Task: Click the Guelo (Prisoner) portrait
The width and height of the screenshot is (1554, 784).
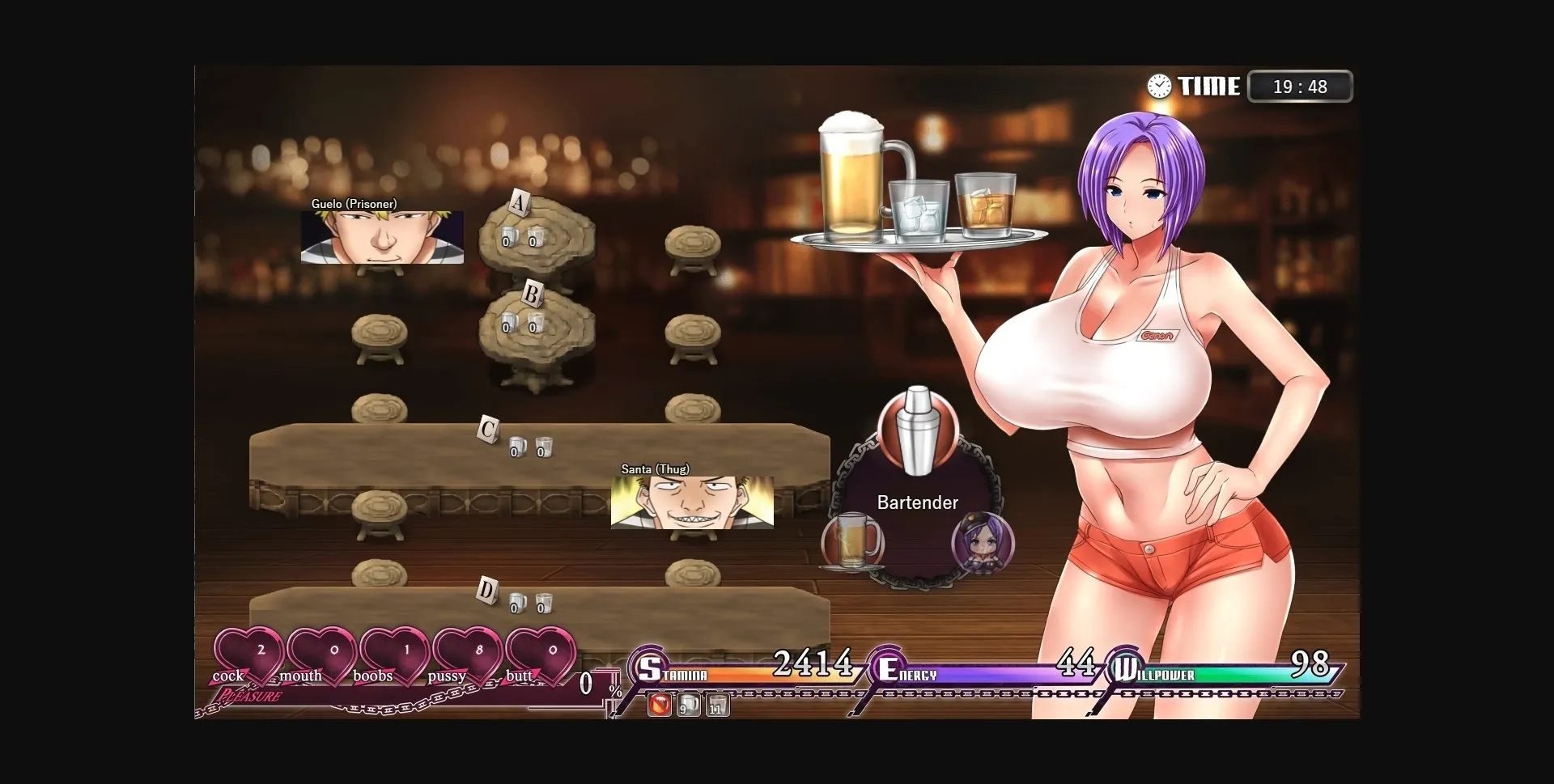Action: [x=382, y=239]
